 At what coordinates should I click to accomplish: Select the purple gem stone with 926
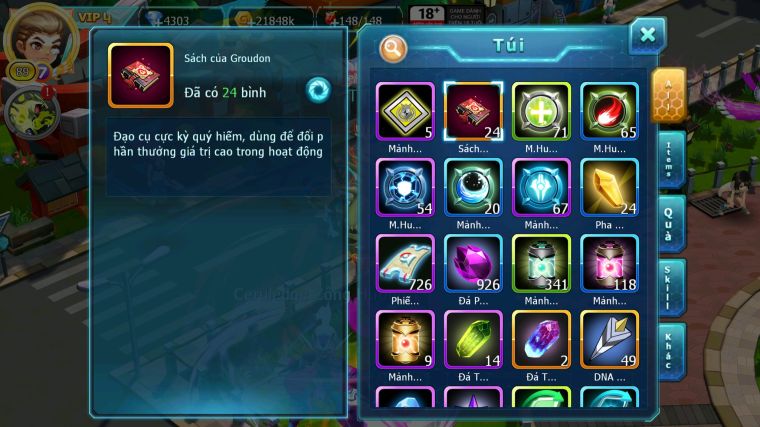point(473,263)
